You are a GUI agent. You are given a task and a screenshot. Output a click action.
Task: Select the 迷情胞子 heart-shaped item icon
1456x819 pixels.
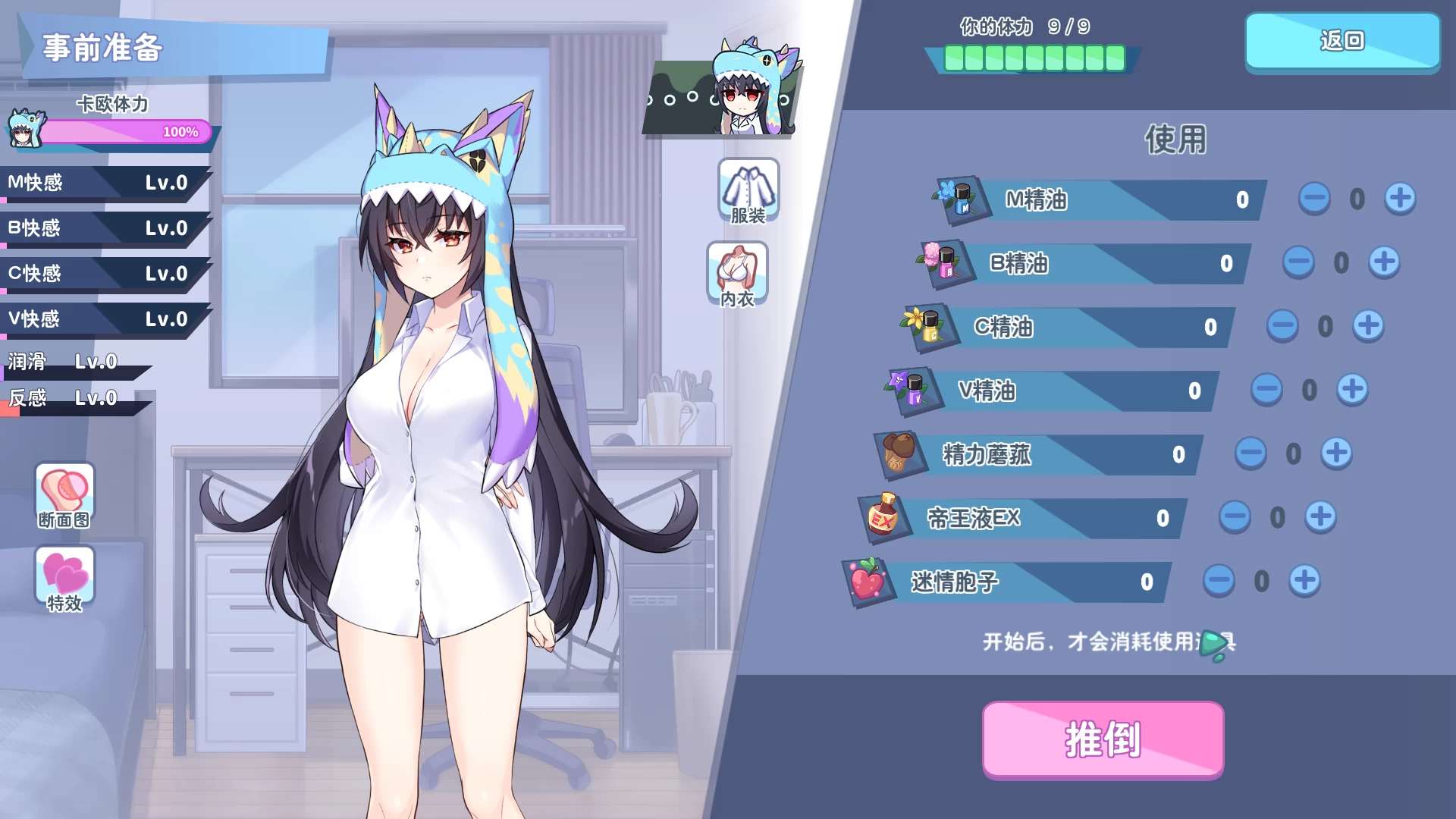point(869,581)
